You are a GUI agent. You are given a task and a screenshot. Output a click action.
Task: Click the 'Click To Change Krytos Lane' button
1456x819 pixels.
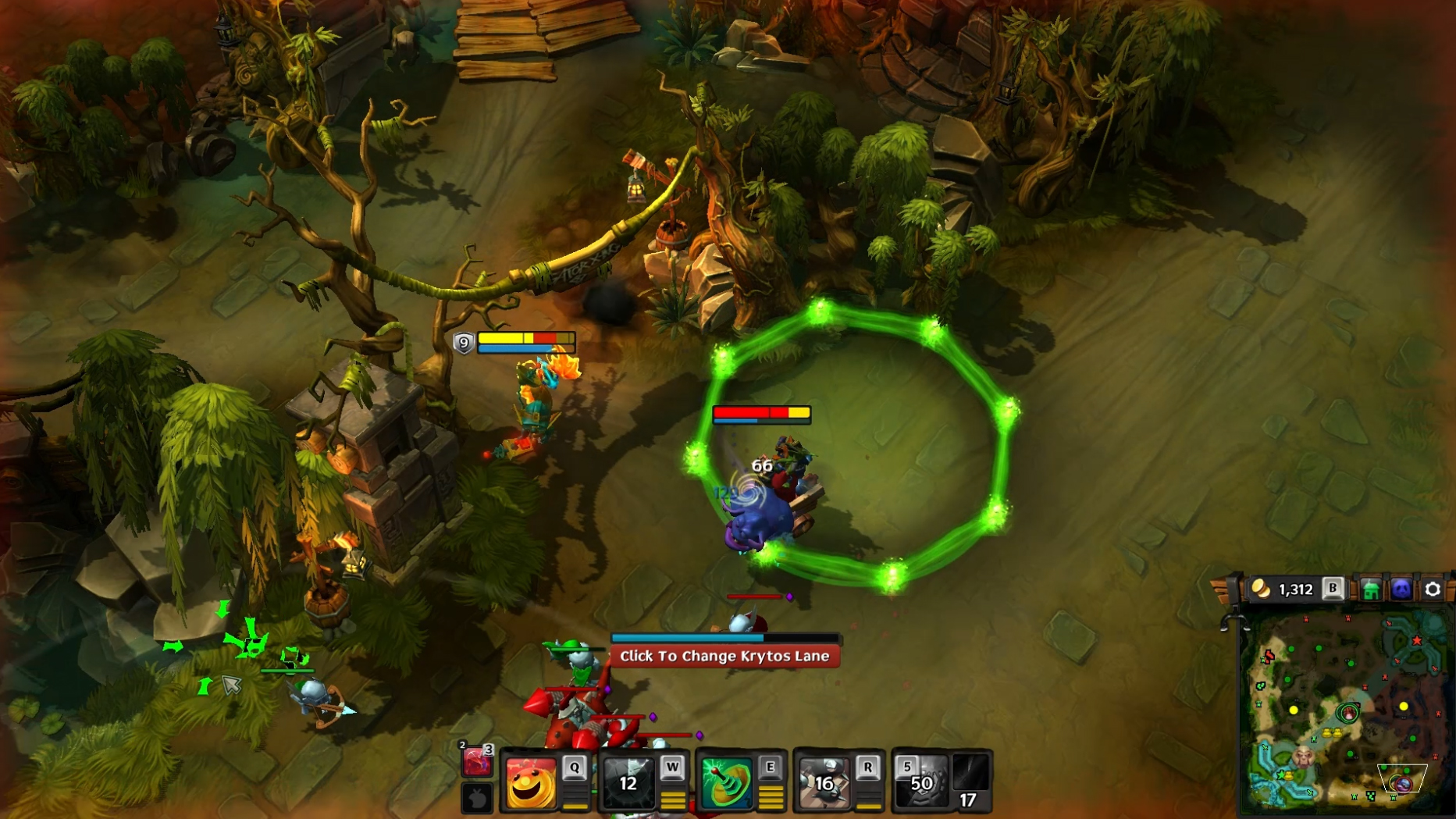click(x=724, y=657)
